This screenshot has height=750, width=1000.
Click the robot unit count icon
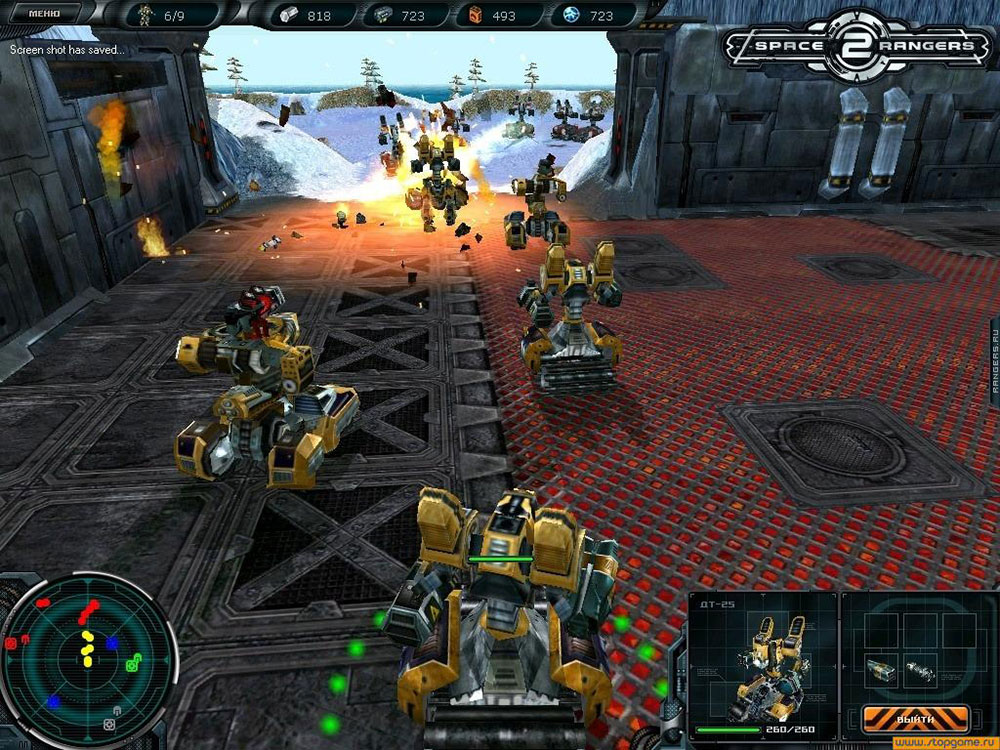click(145, 15)
